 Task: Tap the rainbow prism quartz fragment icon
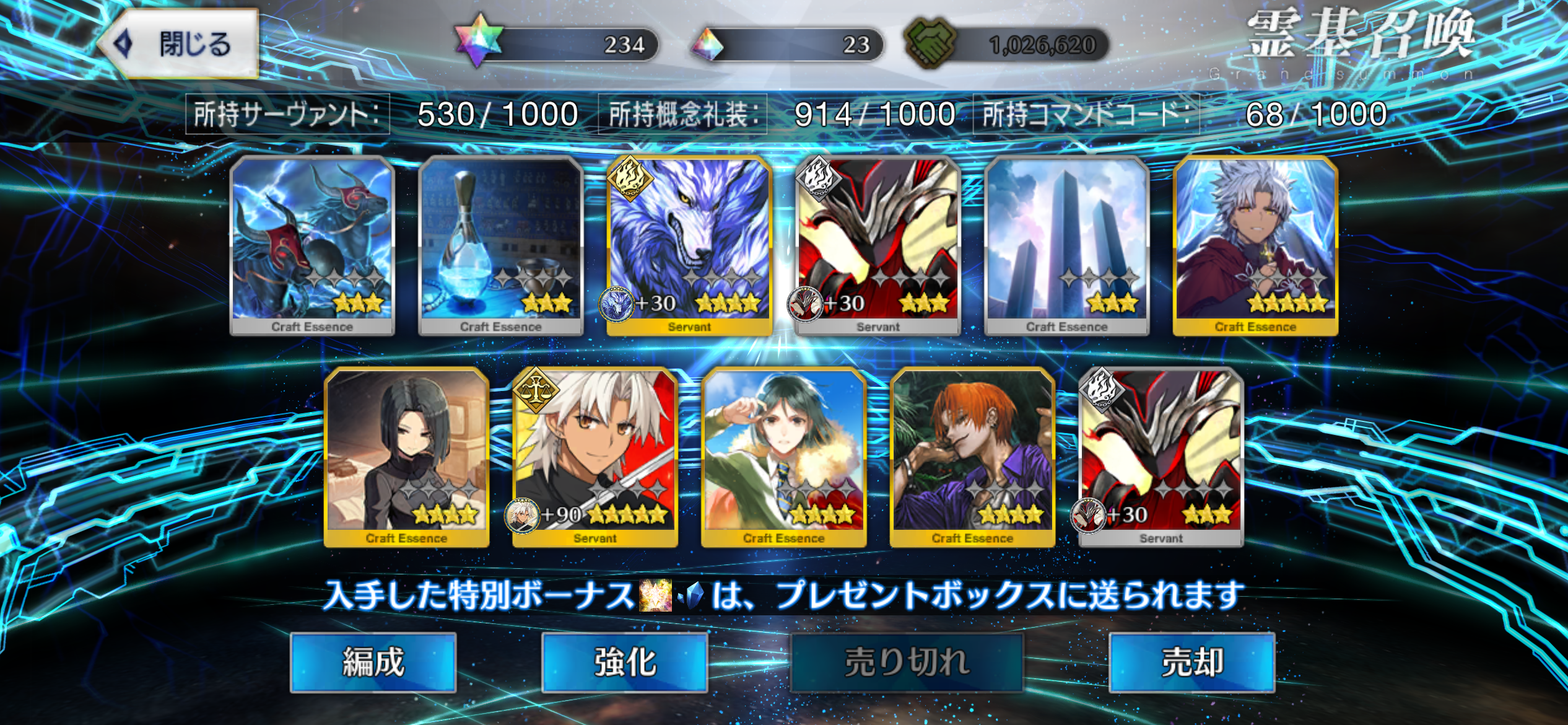pos(707,45)
